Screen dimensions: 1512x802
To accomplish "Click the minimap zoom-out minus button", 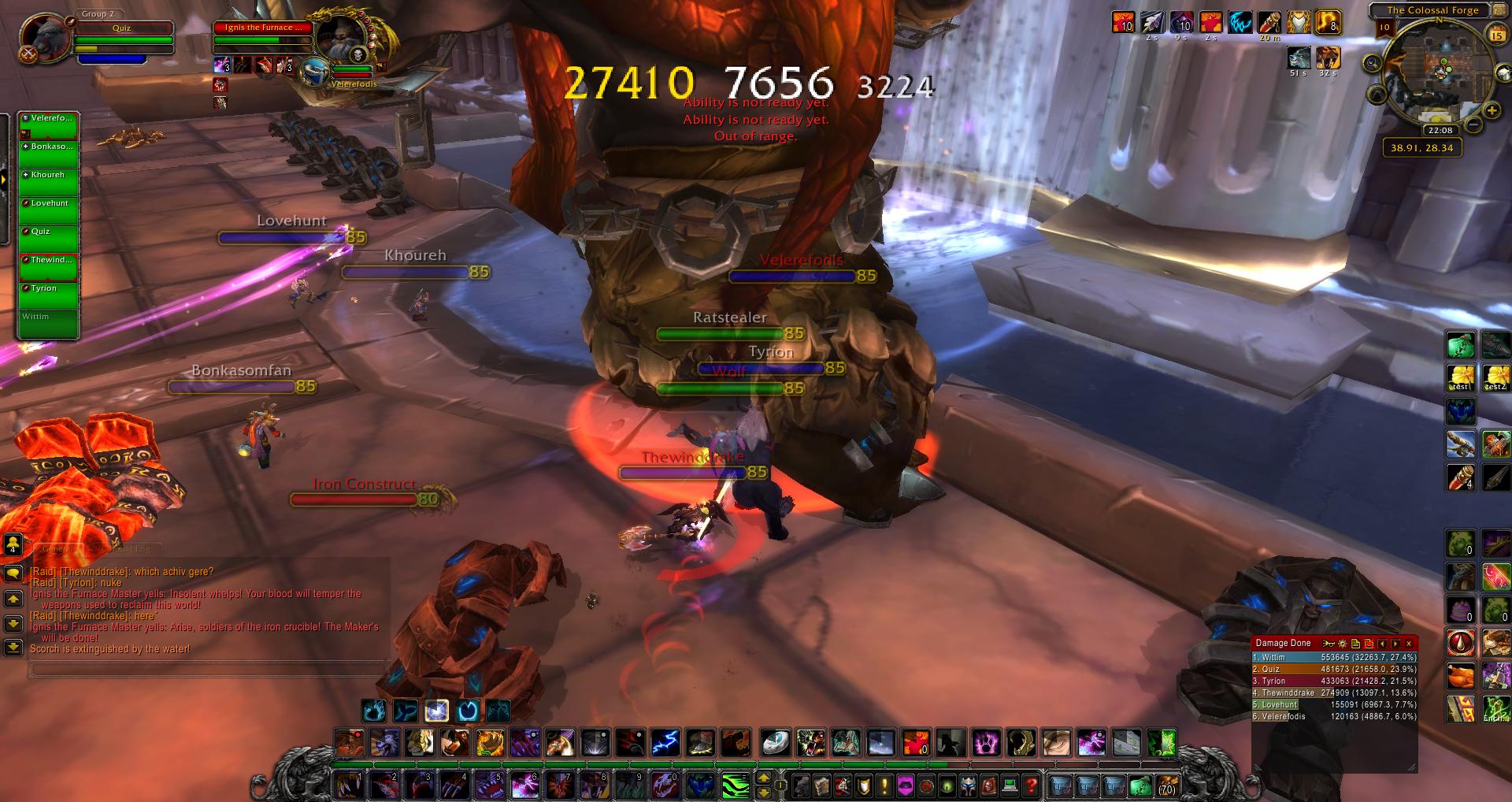I will coord(1473,124).
